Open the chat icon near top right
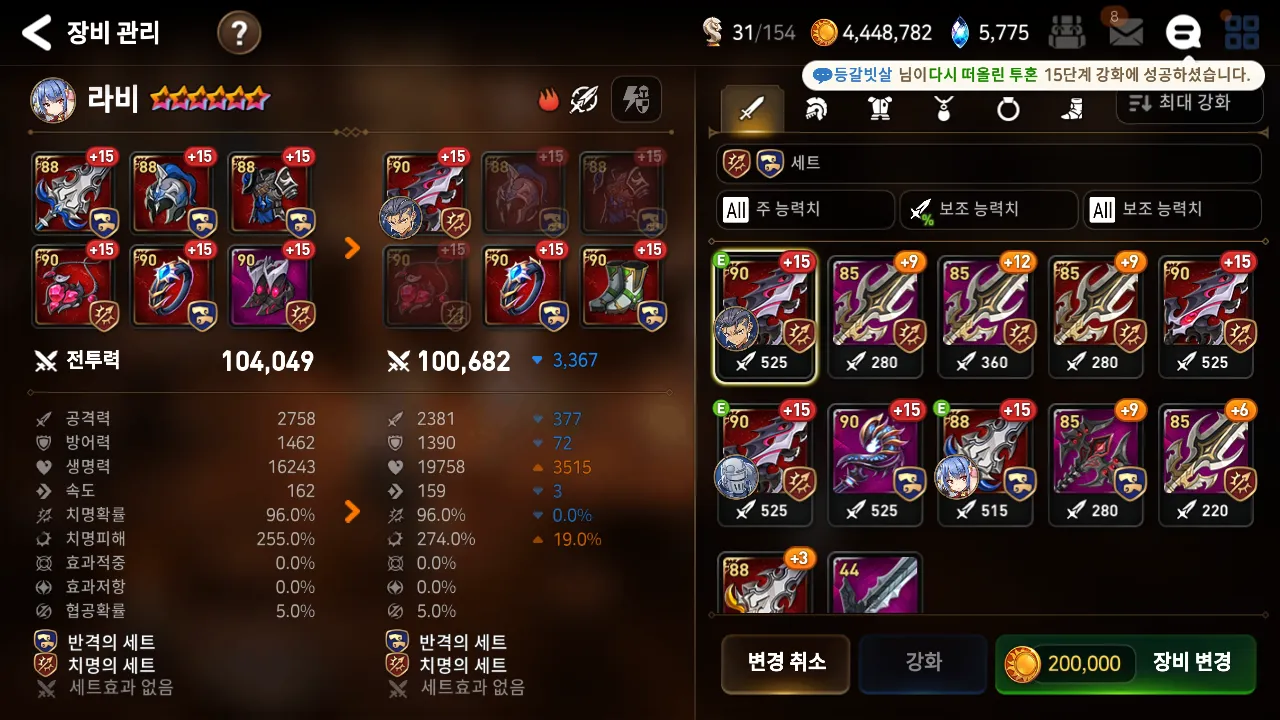This screenshot has width=1280, height=720. 1183,31
